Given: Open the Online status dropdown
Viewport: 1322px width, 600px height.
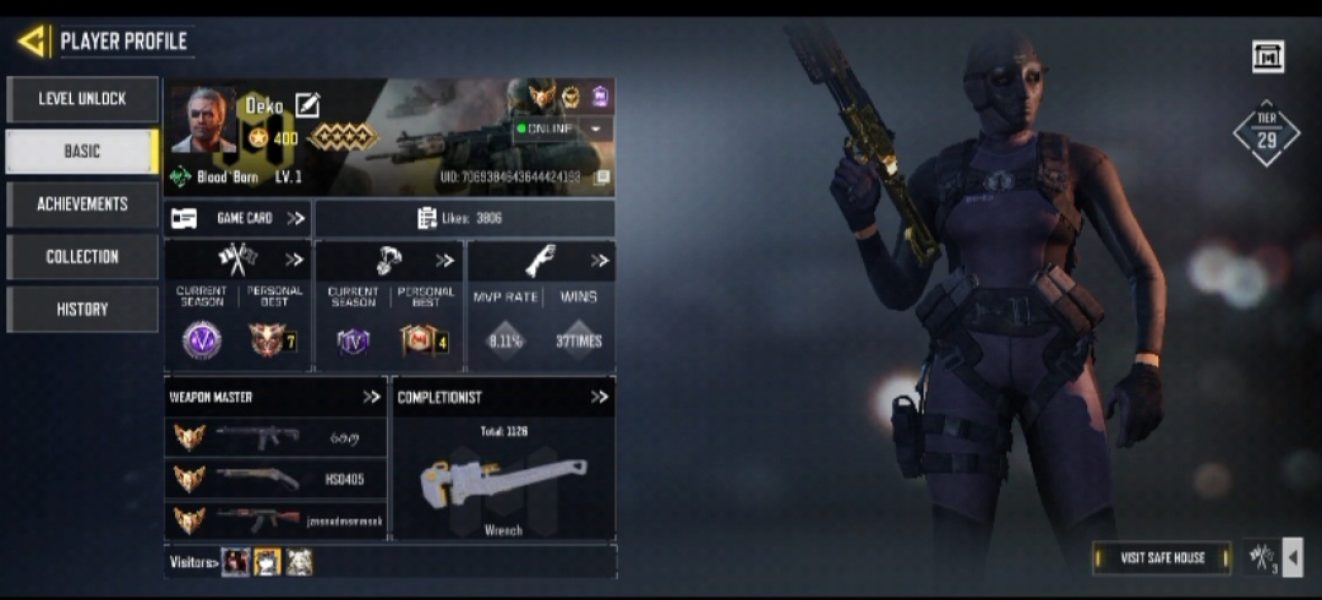Looking at the screenshot, I should pyautogui.click(x=597, y=129).
